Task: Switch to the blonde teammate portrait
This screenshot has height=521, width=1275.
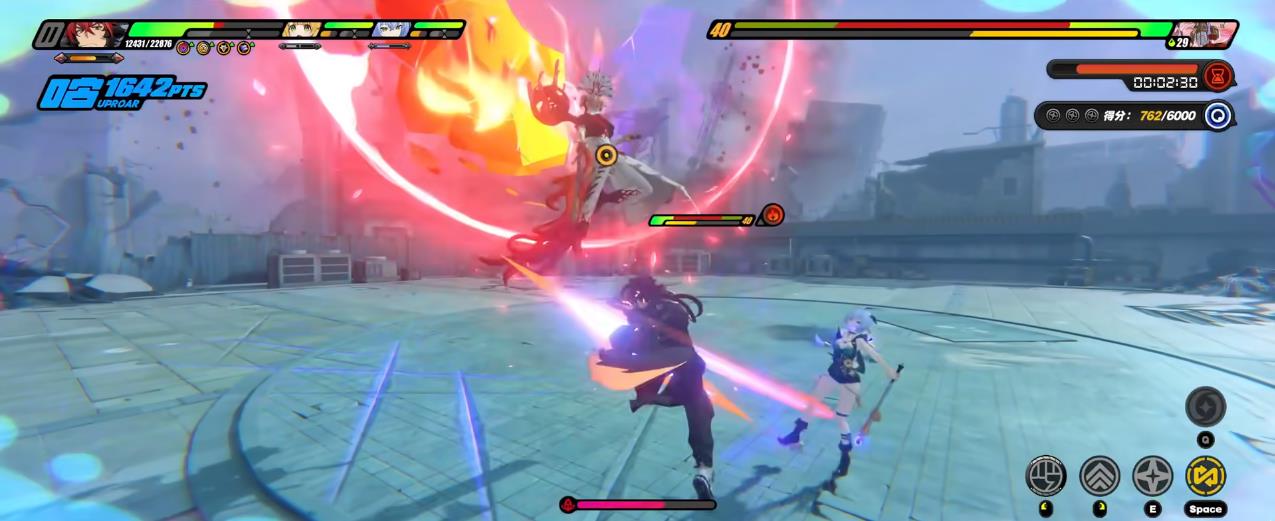Action: click(300, 30)
